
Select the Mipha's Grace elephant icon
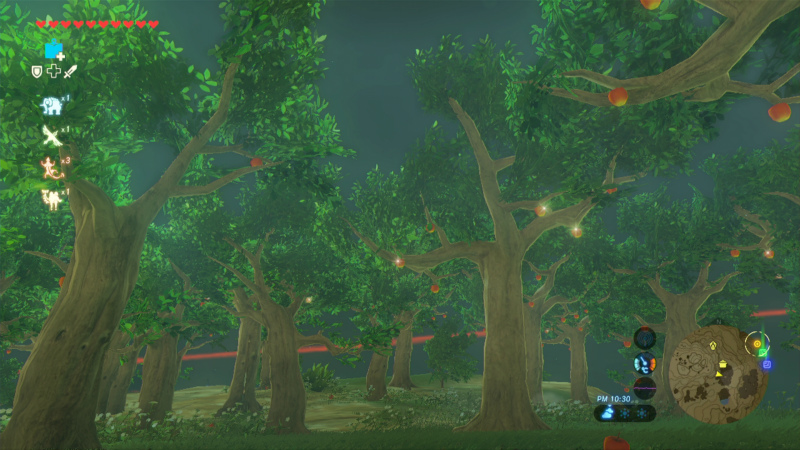[50, 105]
